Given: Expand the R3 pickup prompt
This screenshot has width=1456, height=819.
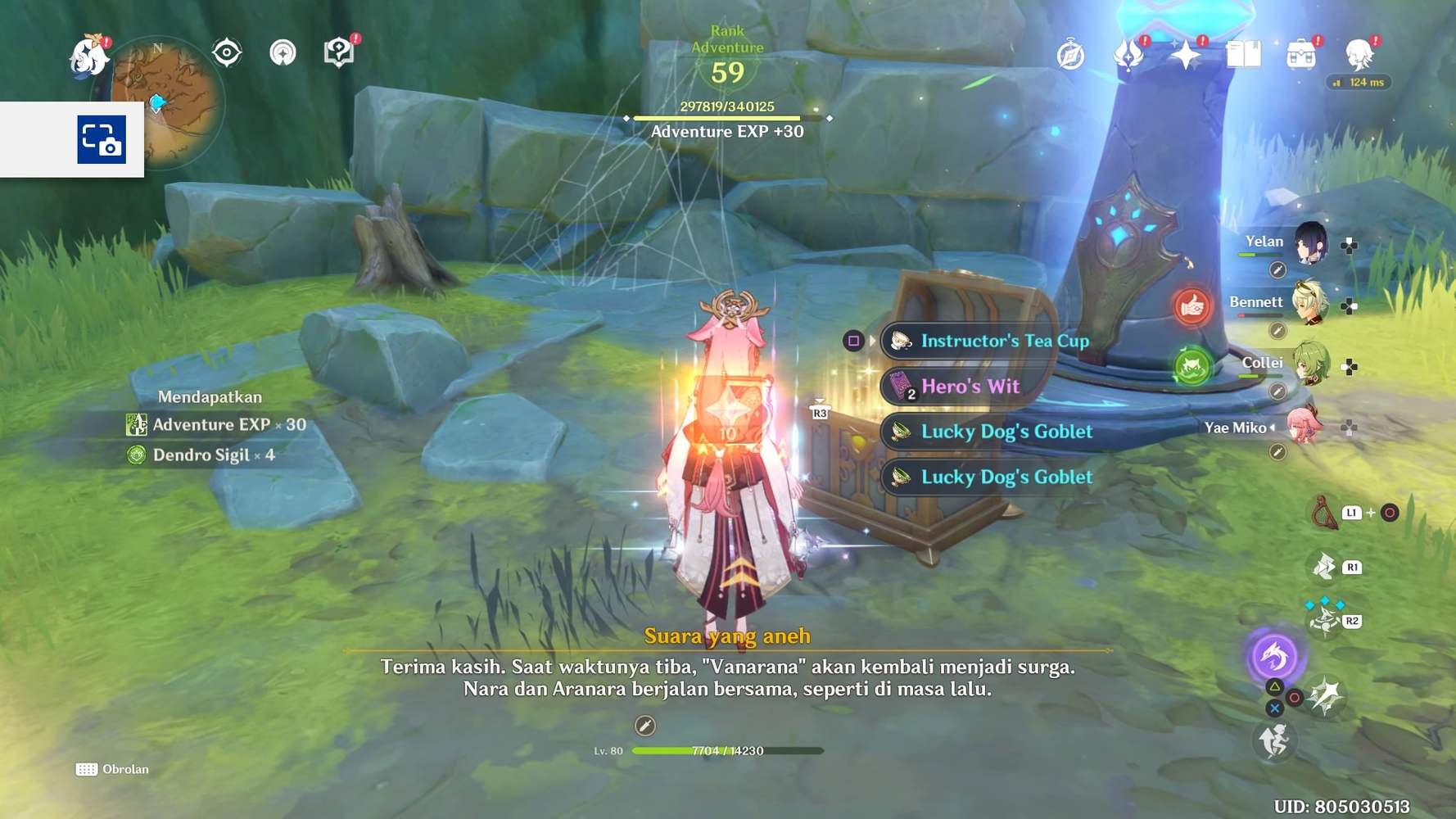Looking at the screenshot, I should pyautogui.click(x=818, y=413).
